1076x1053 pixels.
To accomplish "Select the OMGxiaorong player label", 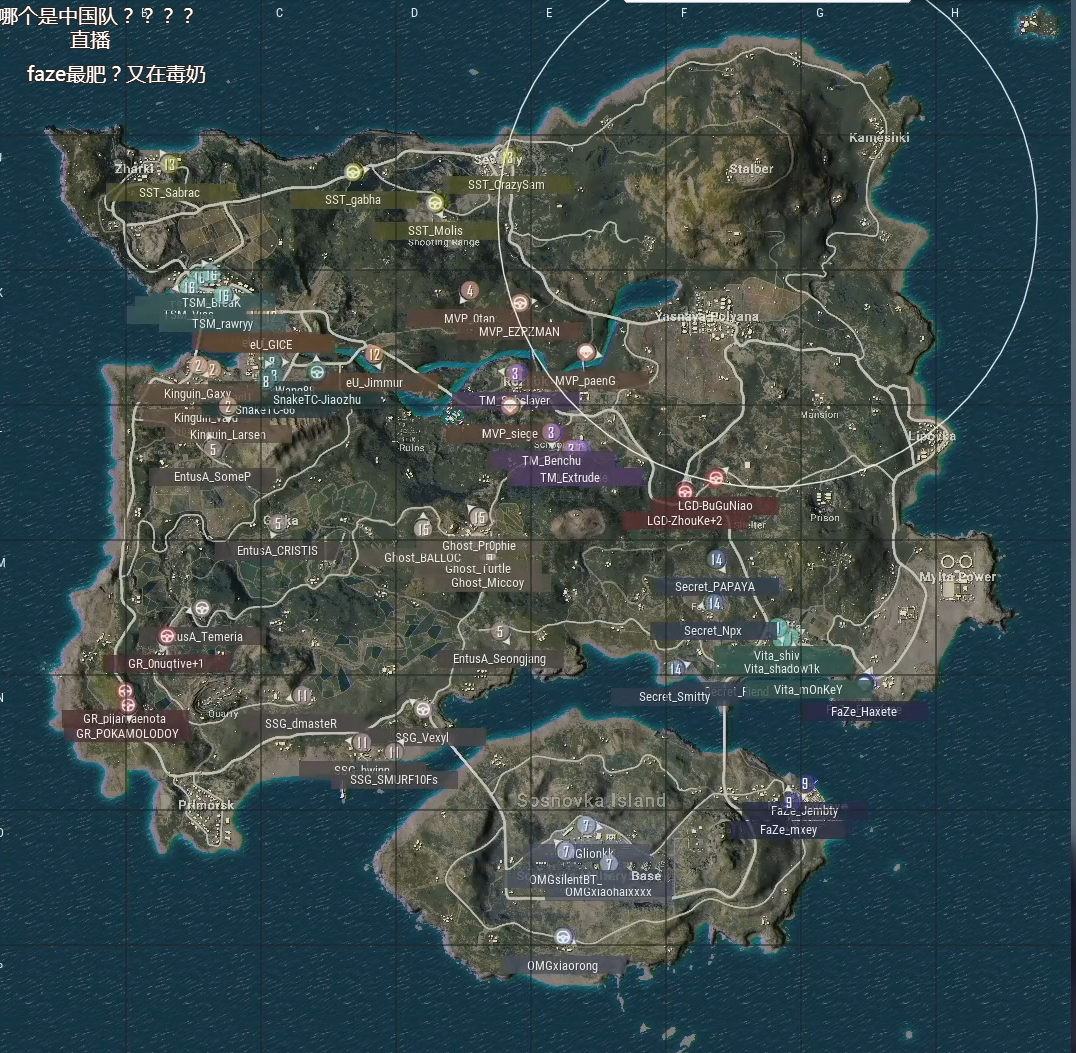I will pyautogui.click(x=563, y=966).
